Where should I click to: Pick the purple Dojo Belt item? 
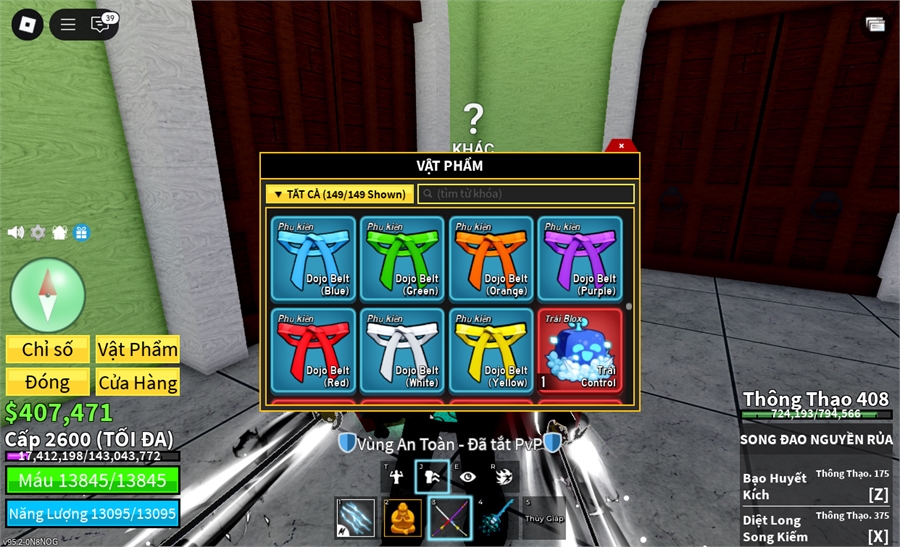579,259
